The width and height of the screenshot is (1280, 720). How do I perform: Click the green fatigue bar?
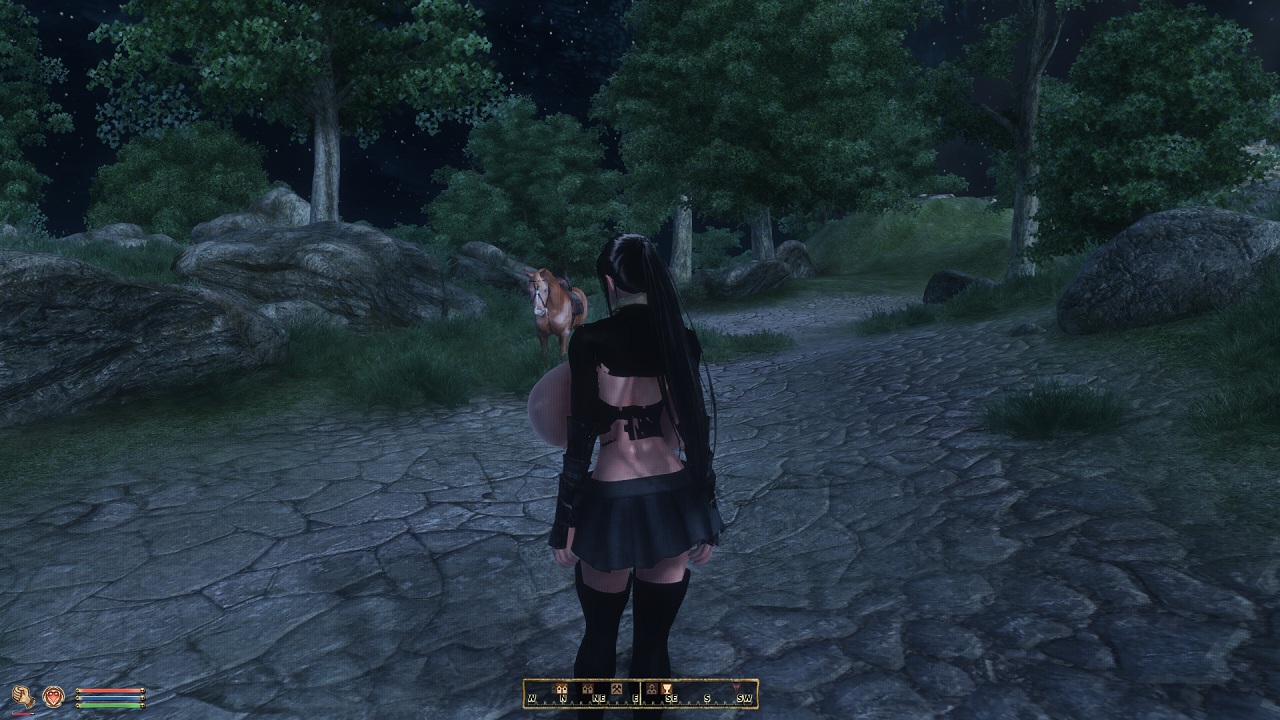coord(110,705)
